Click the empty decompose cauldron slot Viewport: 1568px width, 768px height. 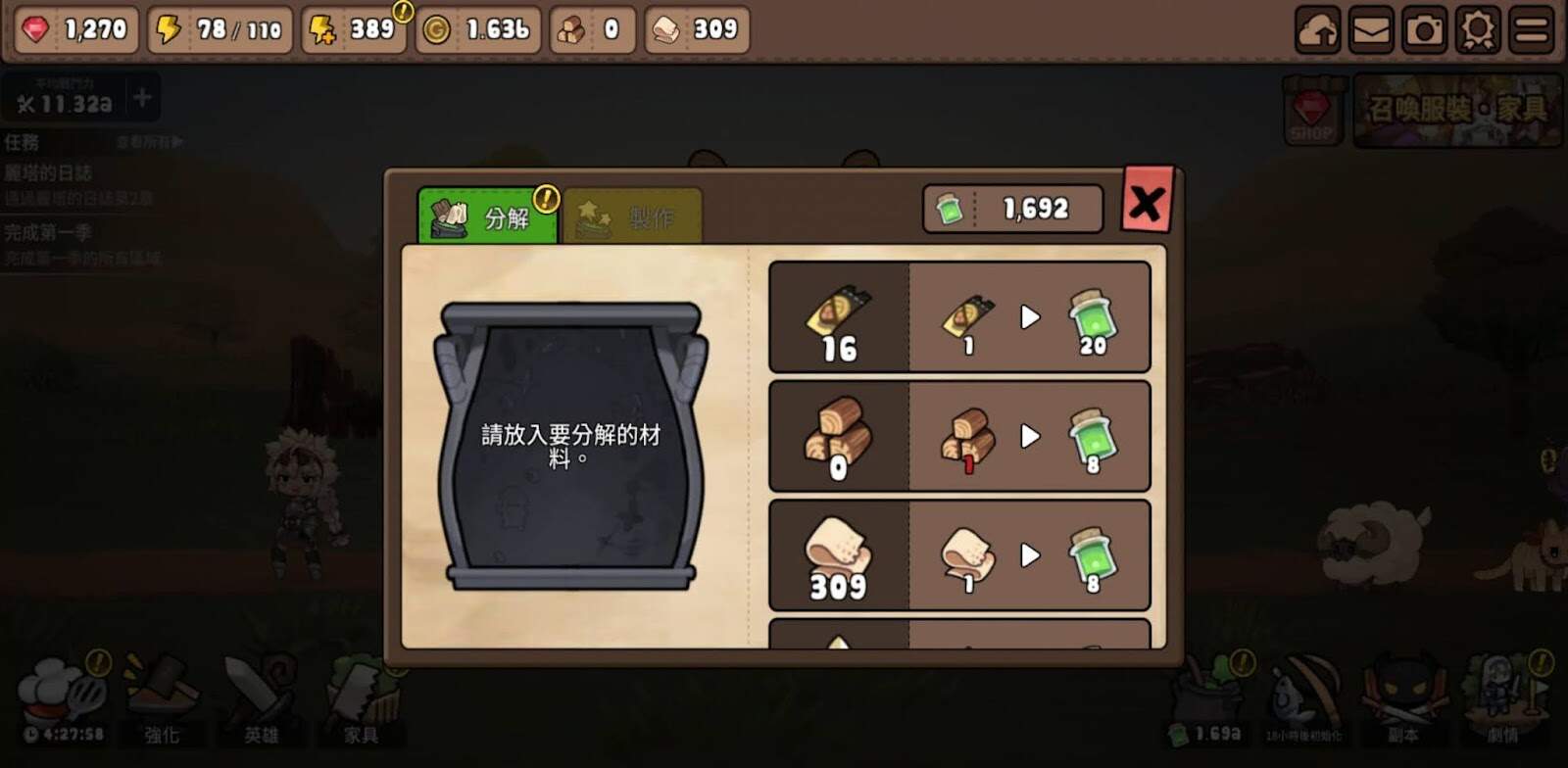(570, 446)
